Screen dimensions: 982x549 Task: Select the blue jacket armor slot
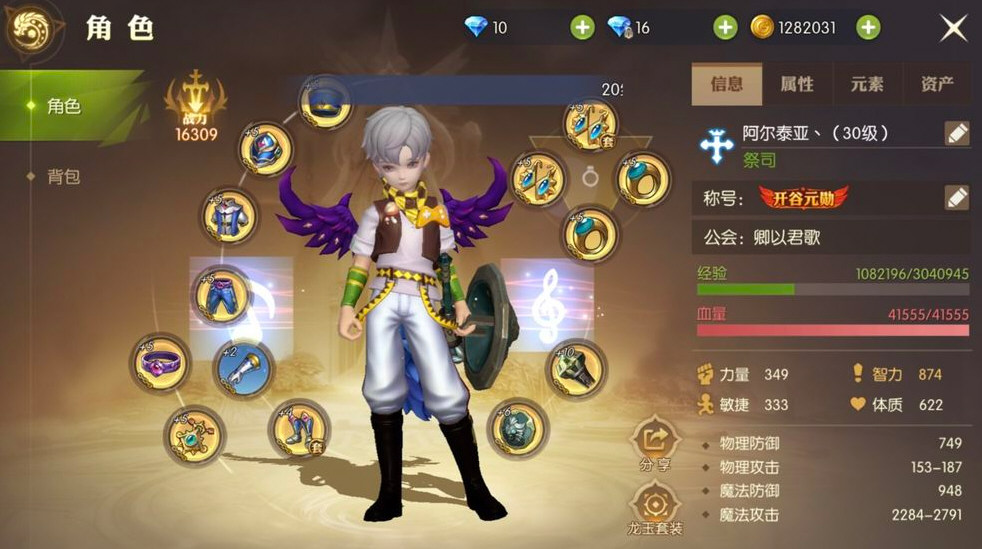click(x=231, y=216)
